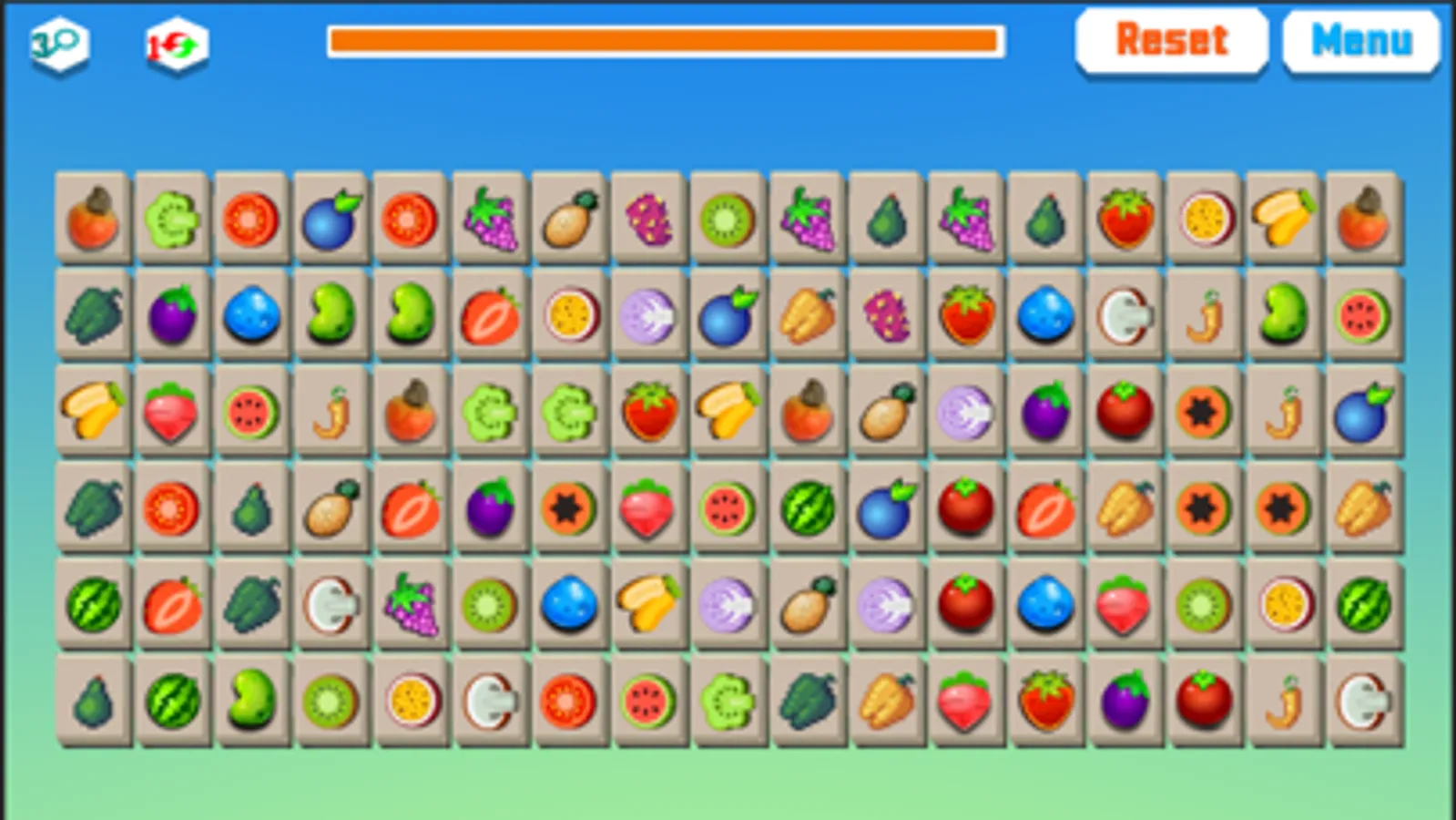
Task: Open the game Menu
Action: tap(1360, 39)
